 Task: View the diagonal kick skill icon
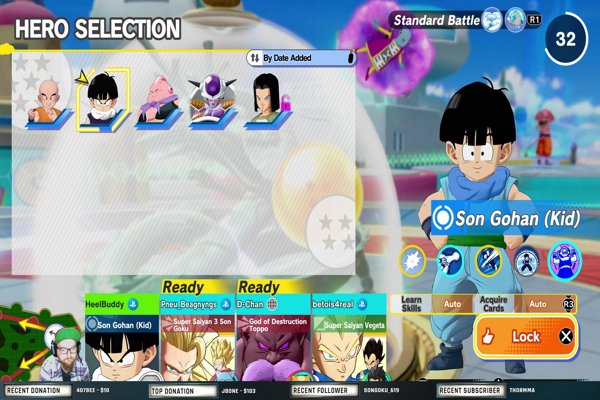489,261
